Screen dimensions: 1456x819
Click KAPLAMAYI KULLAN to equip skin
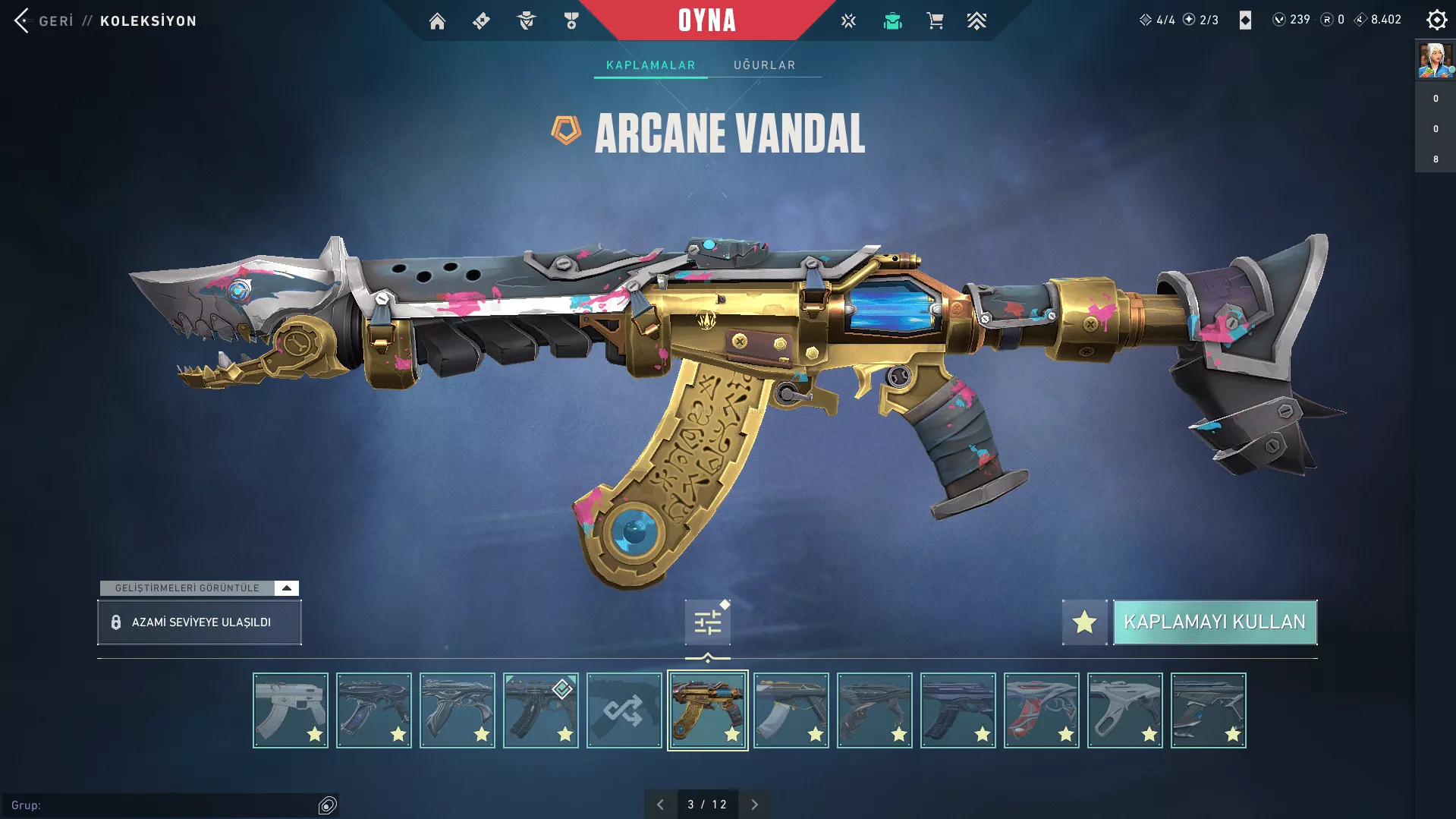tap(1215, 622)
